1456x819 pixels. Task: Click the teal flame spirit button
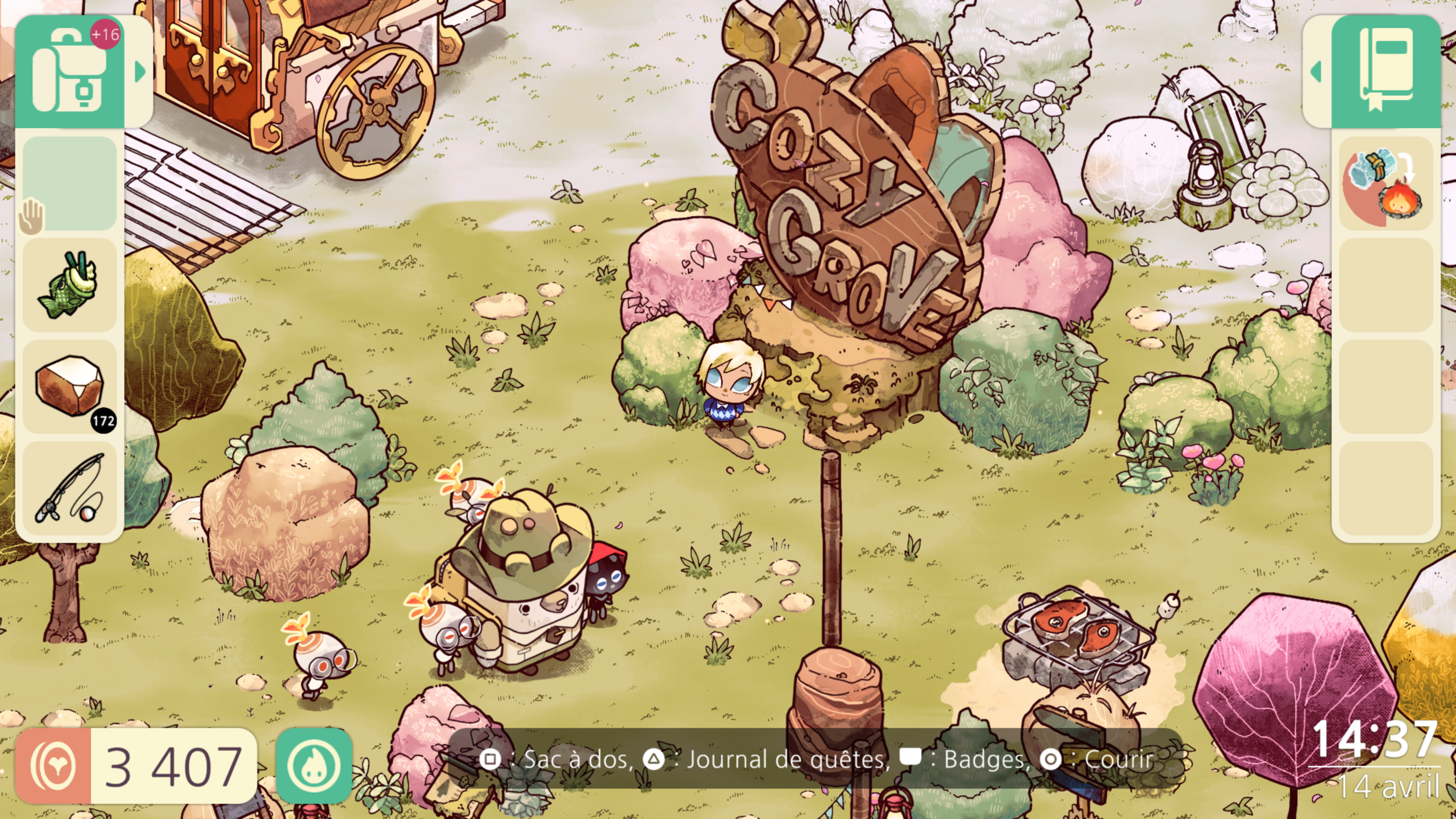coord(314,765)
